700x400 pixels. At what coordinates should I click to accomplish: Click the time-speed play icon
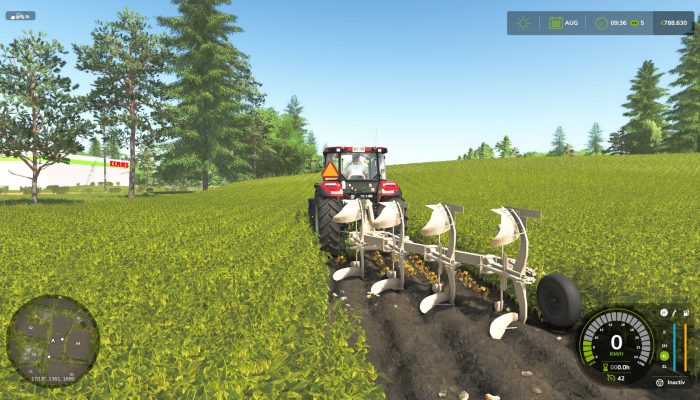tap(601, 22)
